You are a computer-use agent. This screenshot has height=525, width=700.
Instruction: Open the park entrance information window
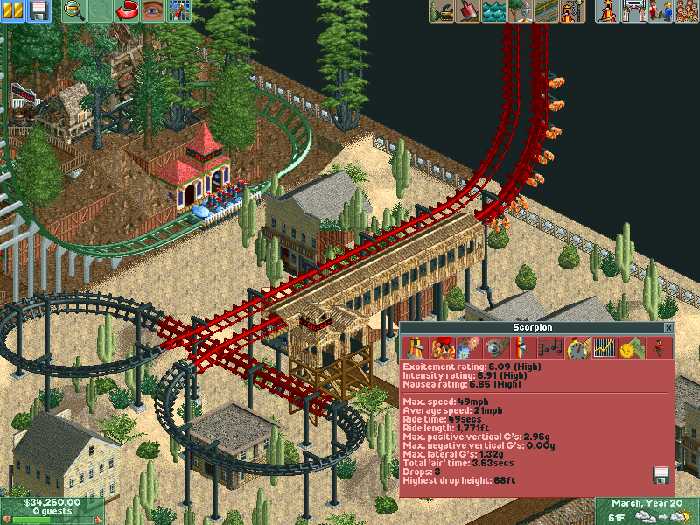pos(633,11)
